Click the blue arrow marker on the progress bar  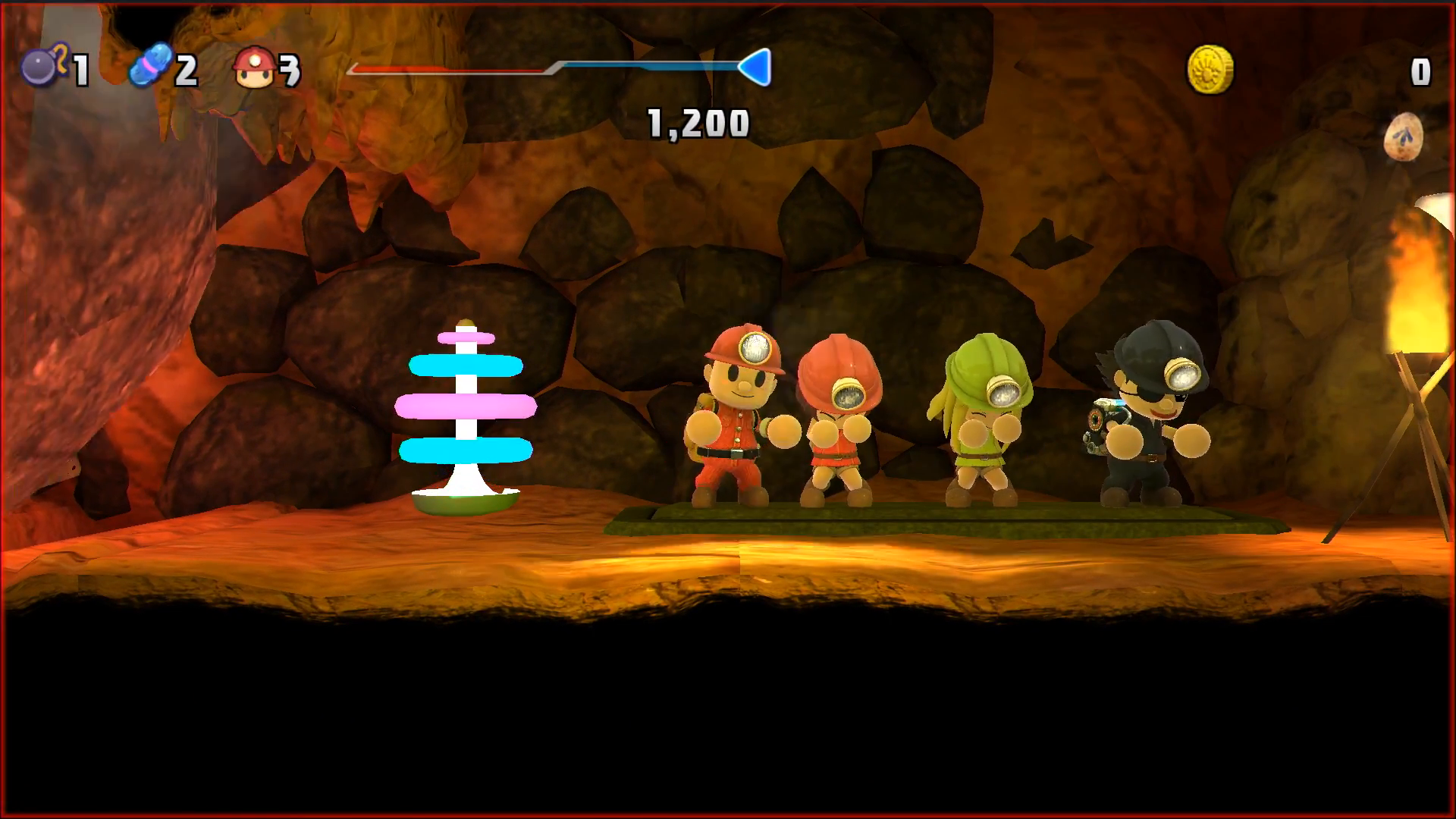(x=757, y=67)
